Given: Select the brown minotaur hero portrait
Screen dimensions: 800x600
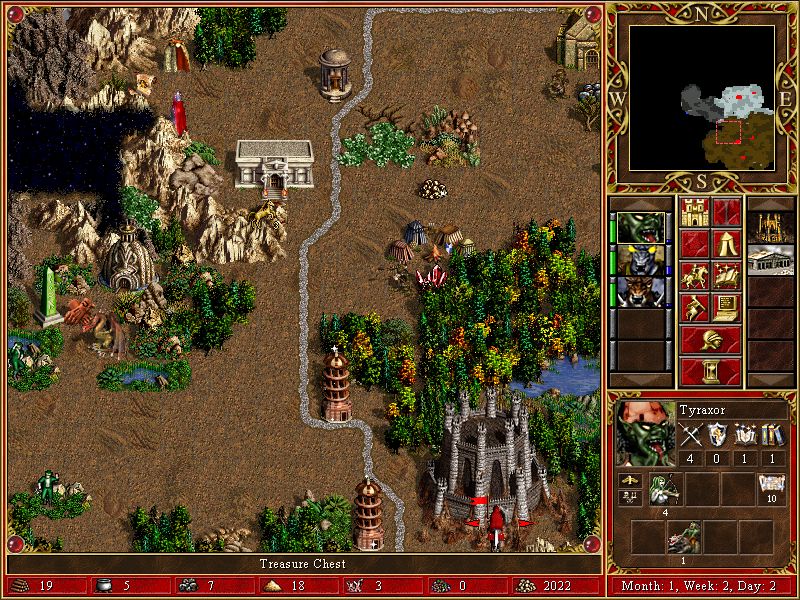Looking at the screenshot, I should [x=640, y=292].
